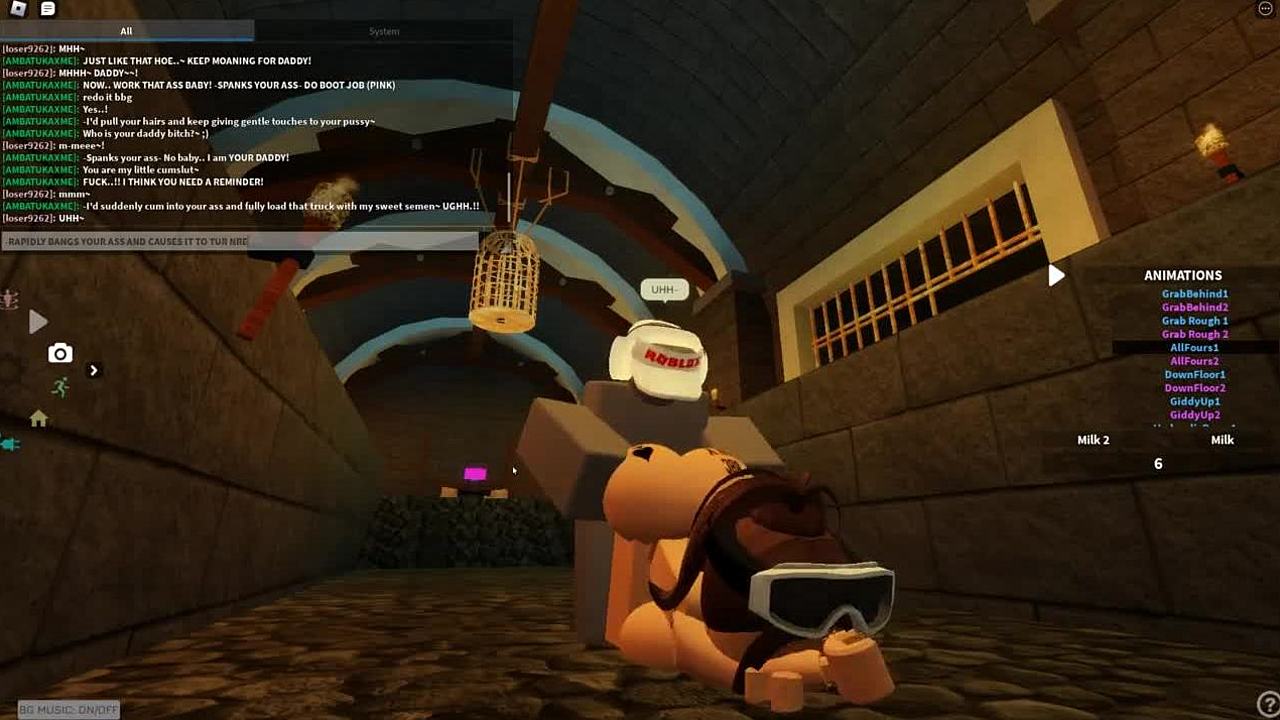Open the three-dots options menu
This screenshot has height=720, width=1280.
1265,9
